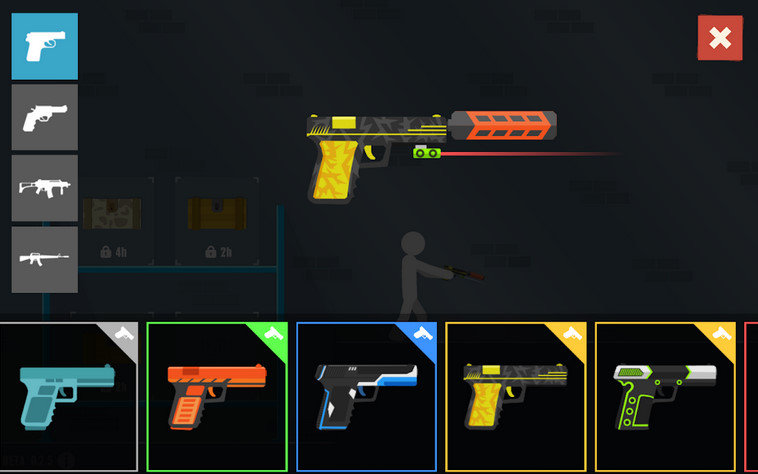Choose the plain teal pistol skin
The width and height of the screenshot is (758, 474).
click(x=68, y=396)
